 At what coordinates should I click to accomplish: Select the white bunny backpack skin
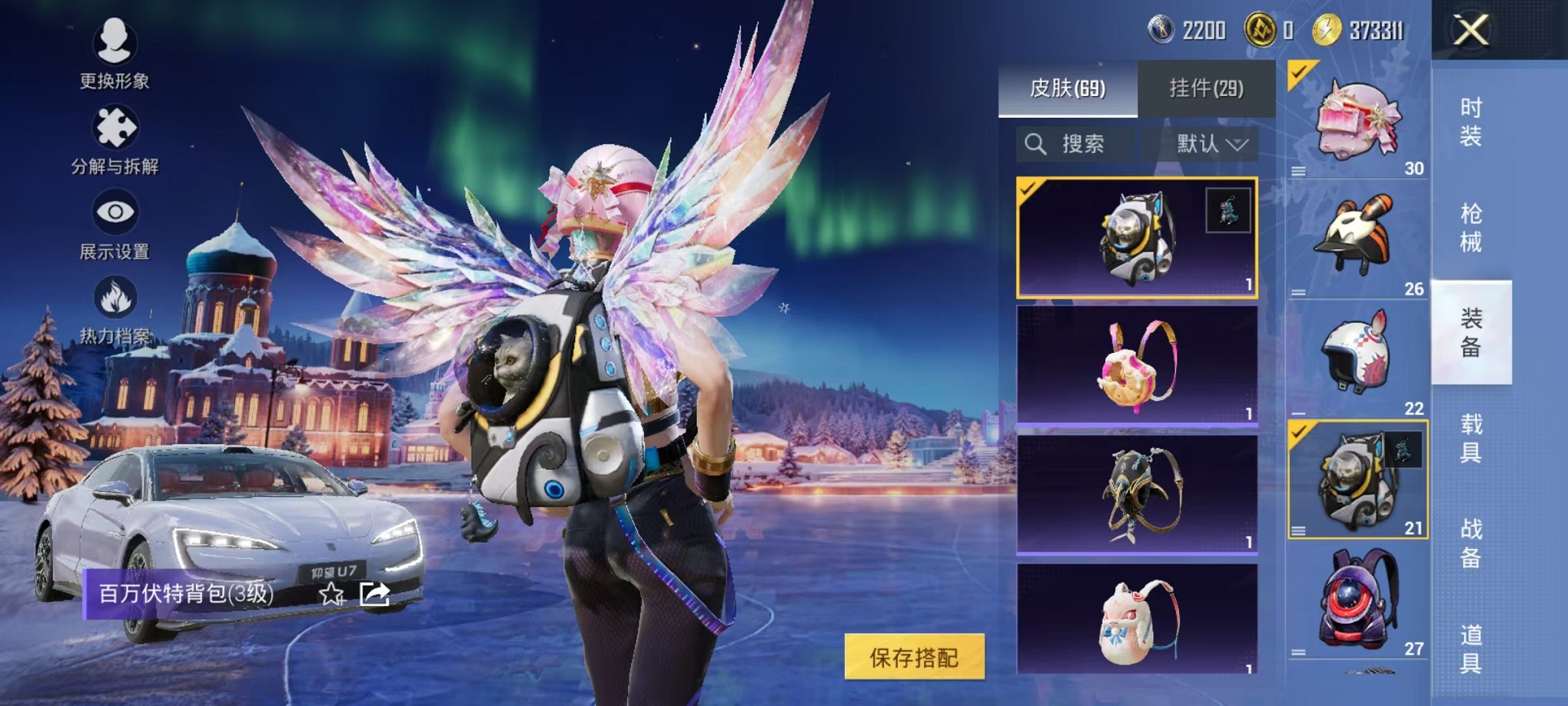[1137, 619]
